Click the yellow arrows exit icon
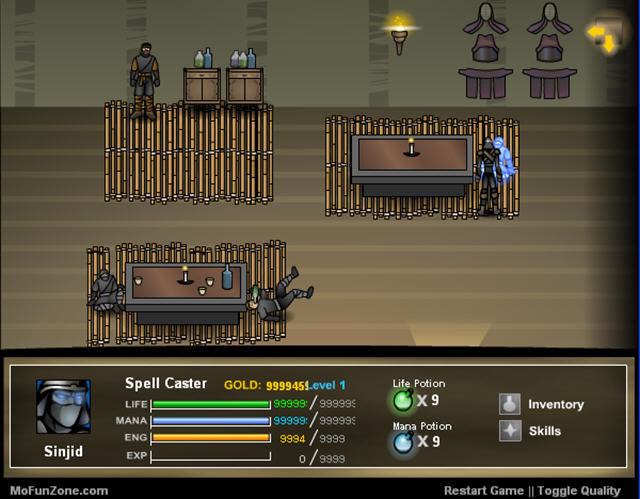Image resolution: width=640 pixels, height=499 pixels. 602,38
